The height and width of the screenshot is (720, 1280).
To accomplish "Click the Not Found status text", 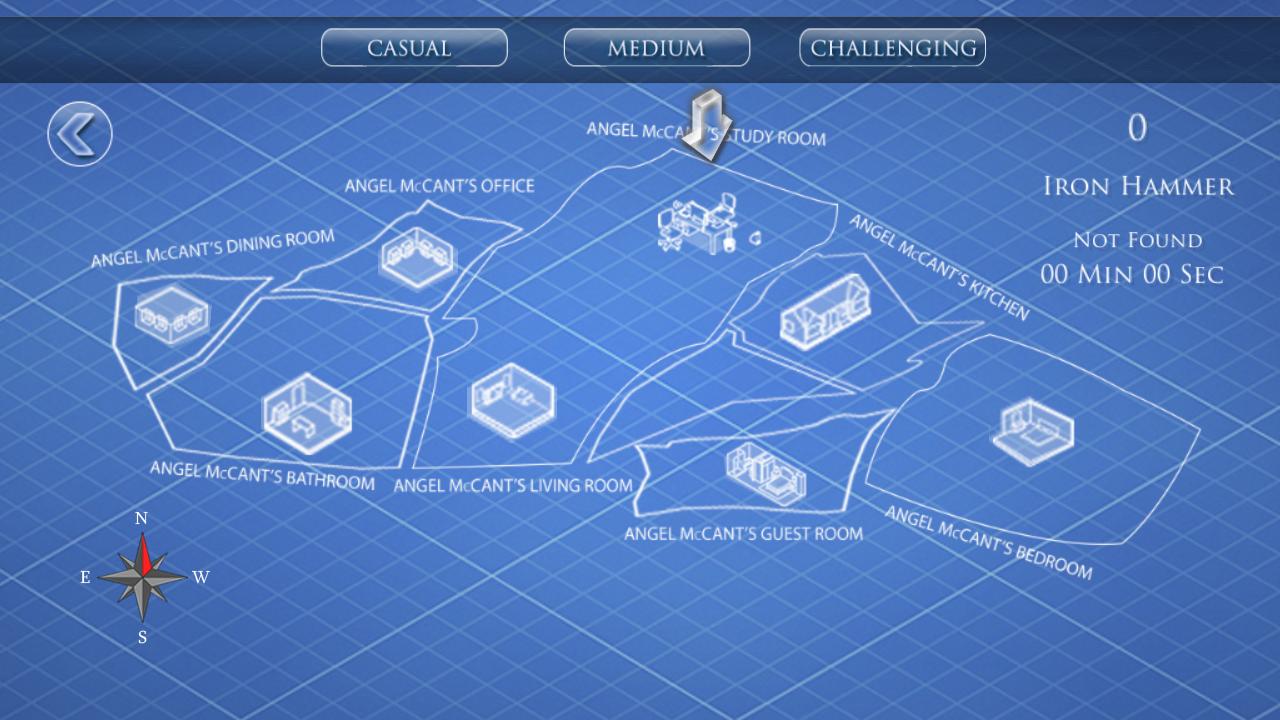I will click(x=1137, y=240).
